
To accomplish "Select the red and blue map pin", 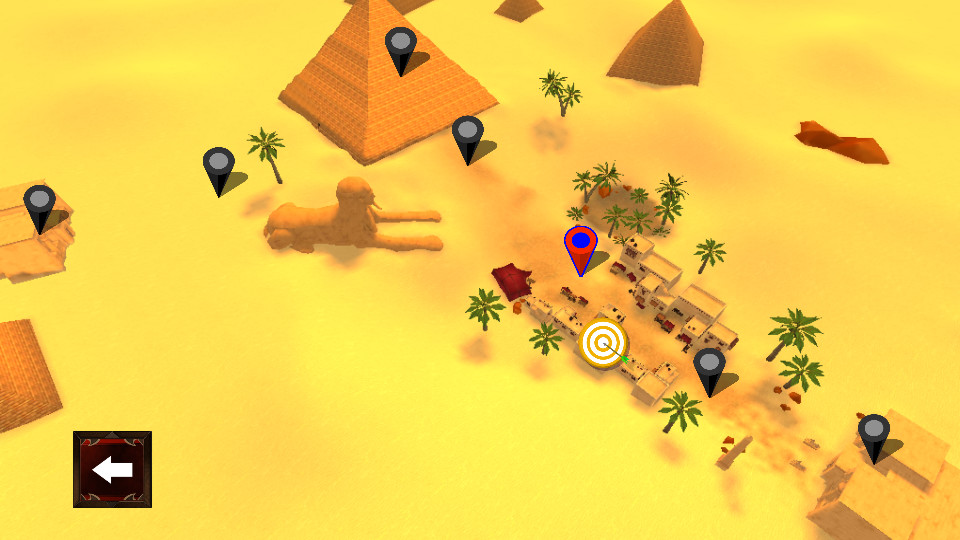I will pyautogui.click(x=581, y=247).
